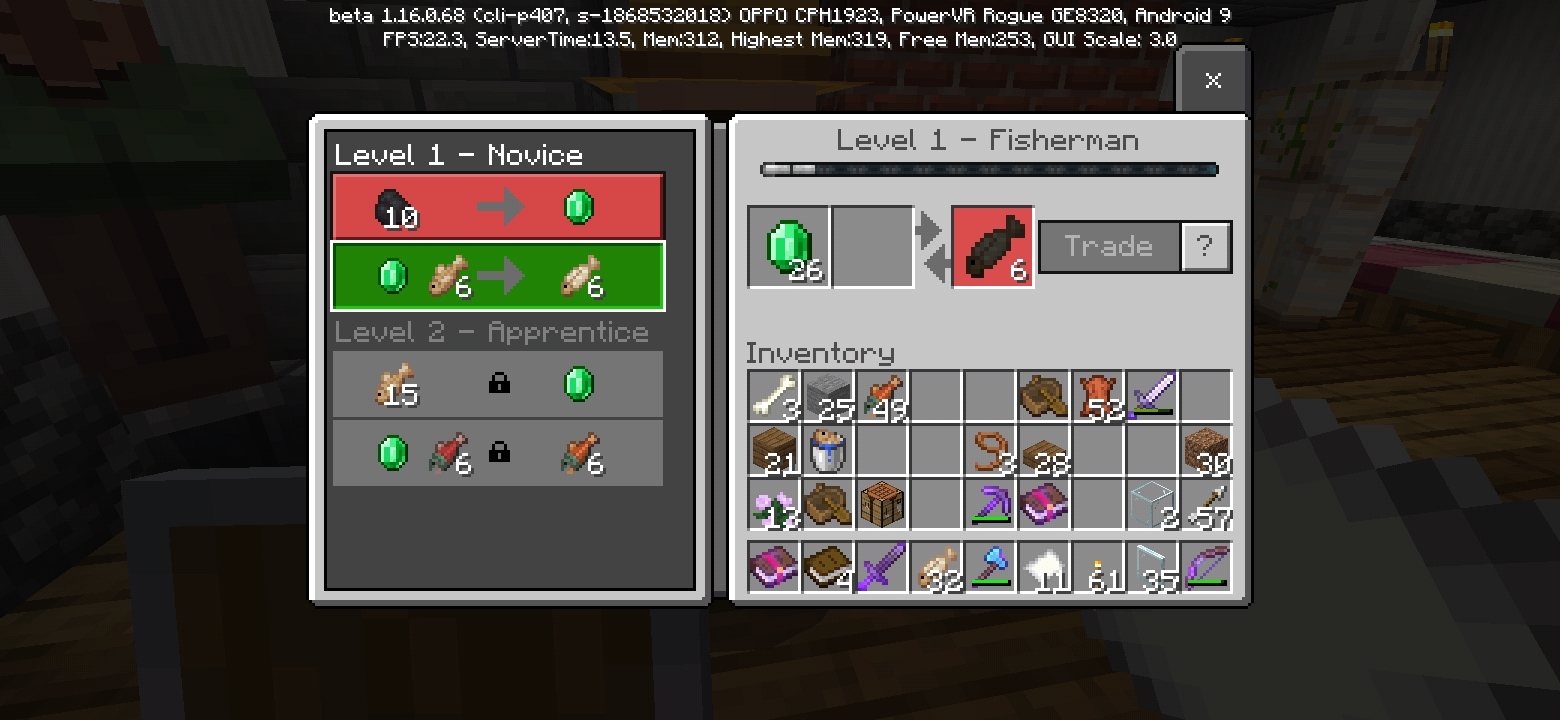
Task: Pick up the bone stack
Action: [x=775, y=396]
